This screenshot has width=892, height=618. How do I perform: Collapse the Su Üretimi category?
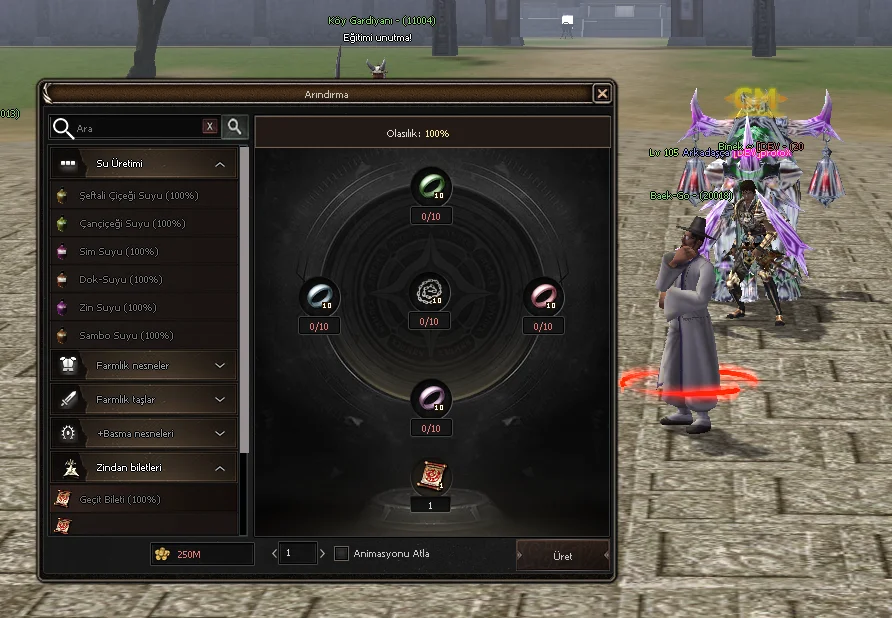(x=220, y=164)
